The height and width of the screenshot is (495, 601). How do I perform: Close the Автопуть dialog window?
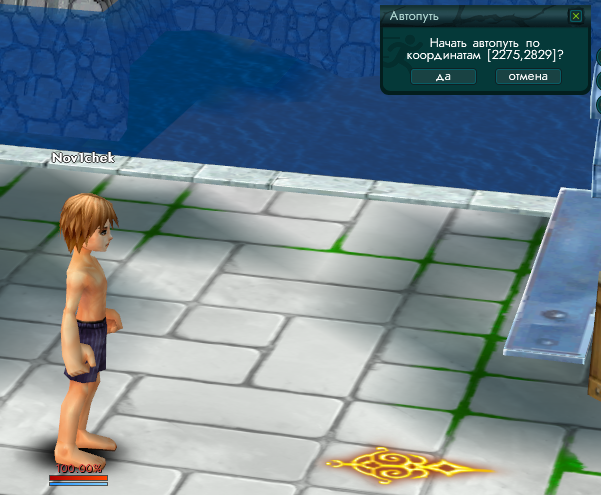(x=575, y=16)
